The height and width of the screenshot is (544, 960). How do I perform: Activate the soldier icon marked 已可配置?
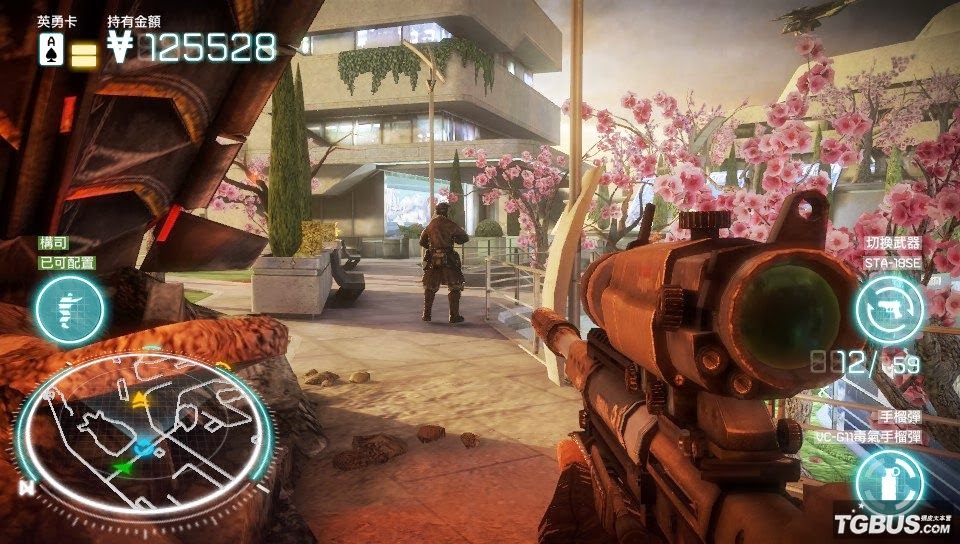[x=69, y=308]
